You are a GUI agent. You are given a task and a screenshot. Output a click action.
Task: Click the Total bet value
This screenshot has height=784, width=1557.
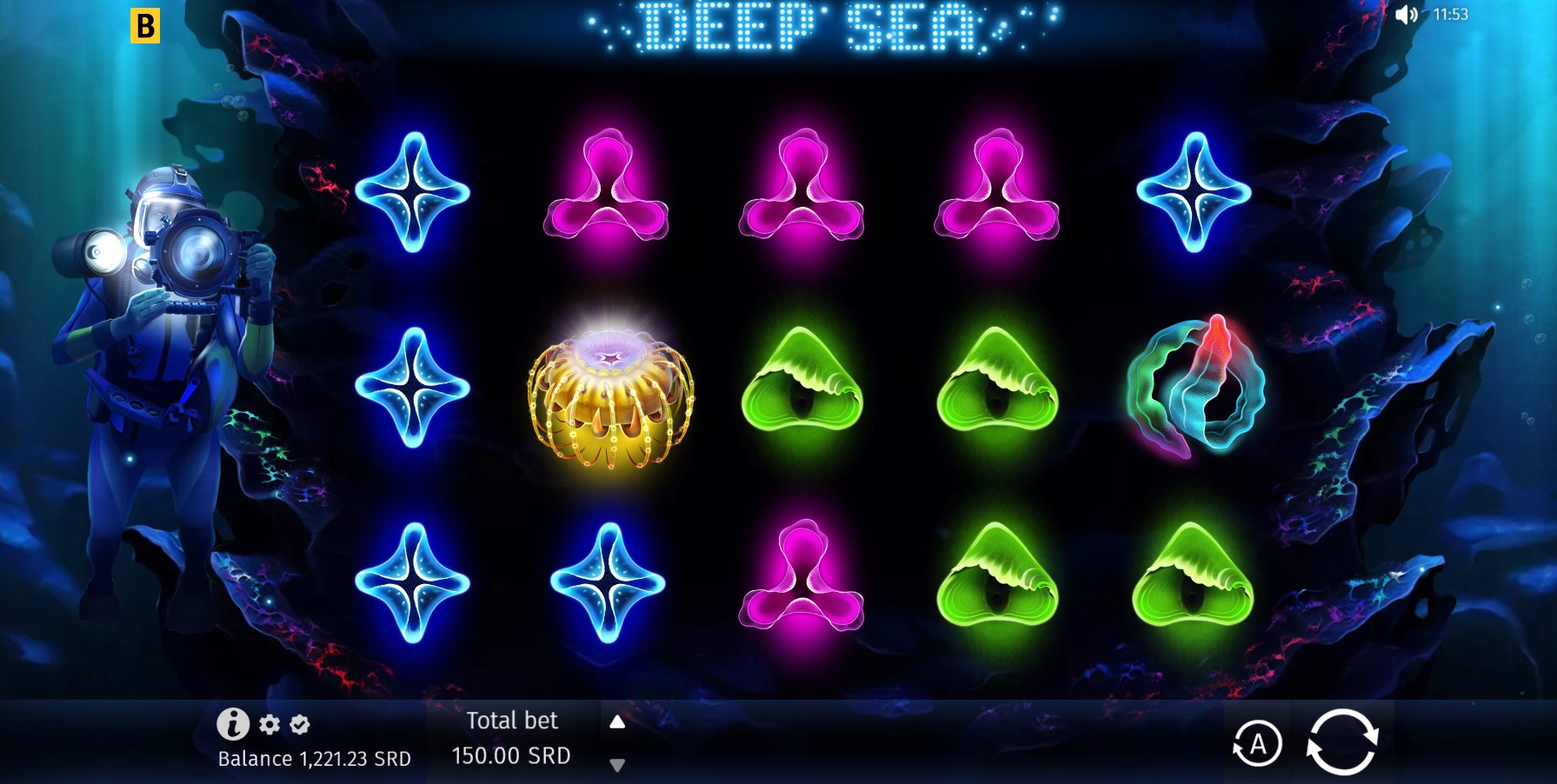tap(511, 755)
